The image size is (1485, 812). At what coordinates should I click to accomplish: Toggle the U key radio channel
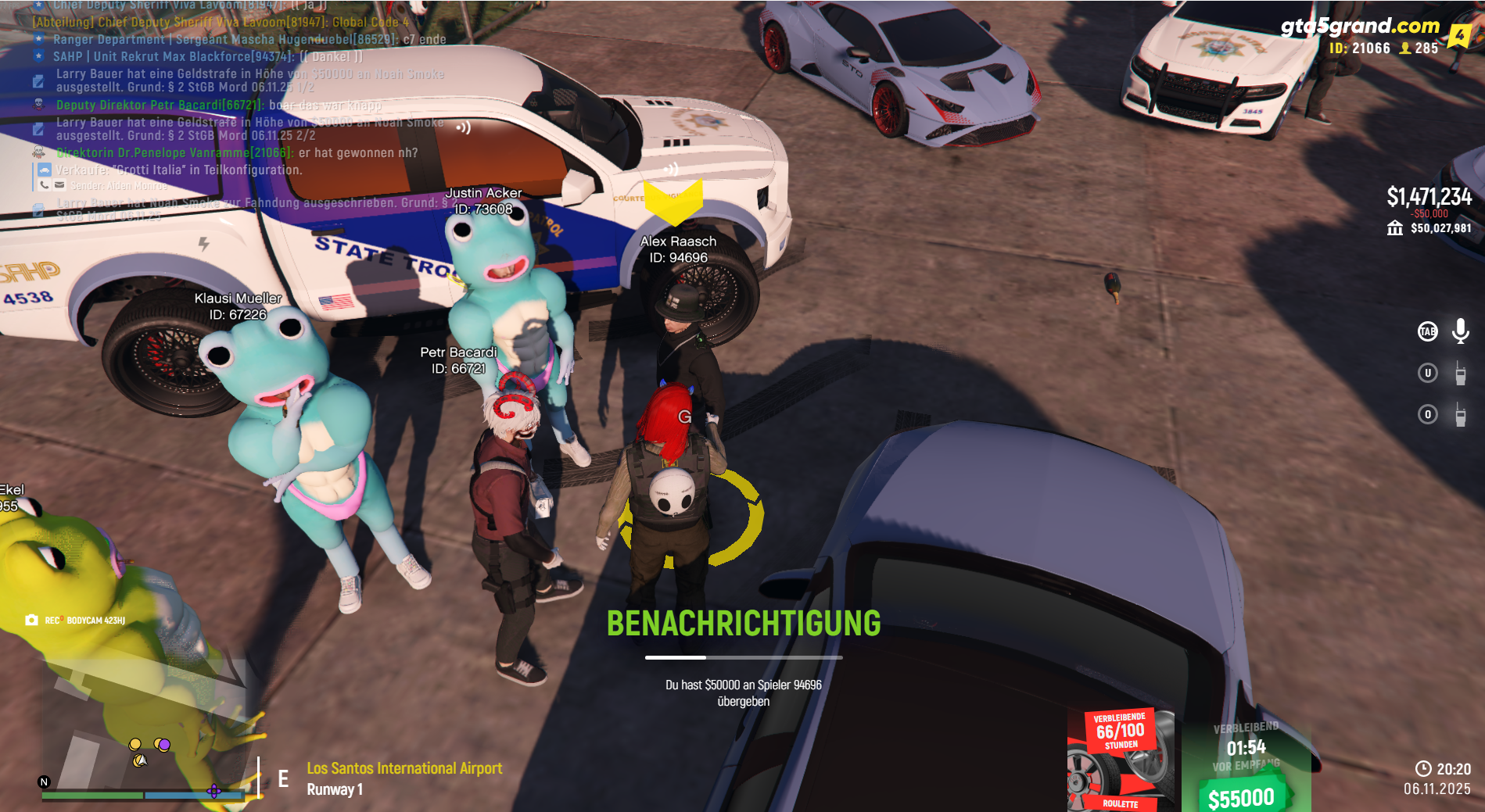[1428, 373]
